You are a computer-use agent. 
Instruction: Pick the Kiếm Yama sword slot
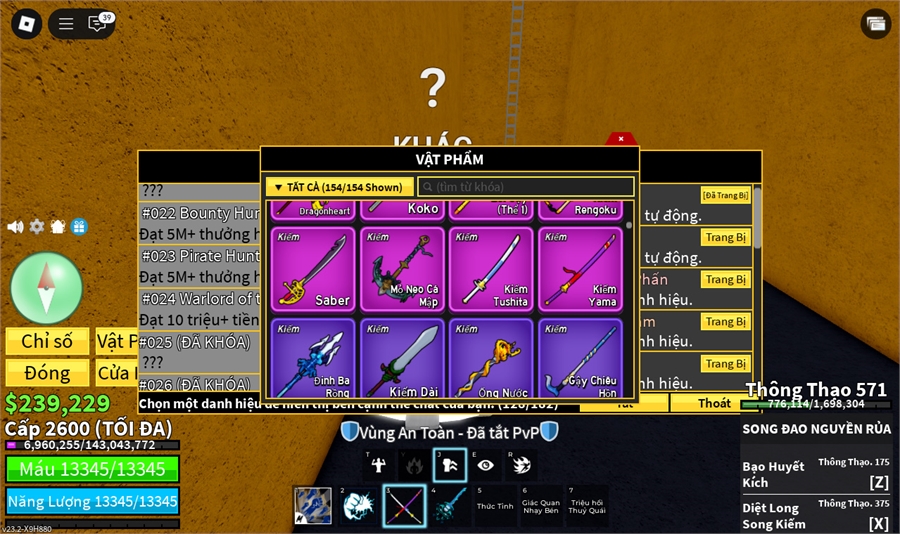580,269
